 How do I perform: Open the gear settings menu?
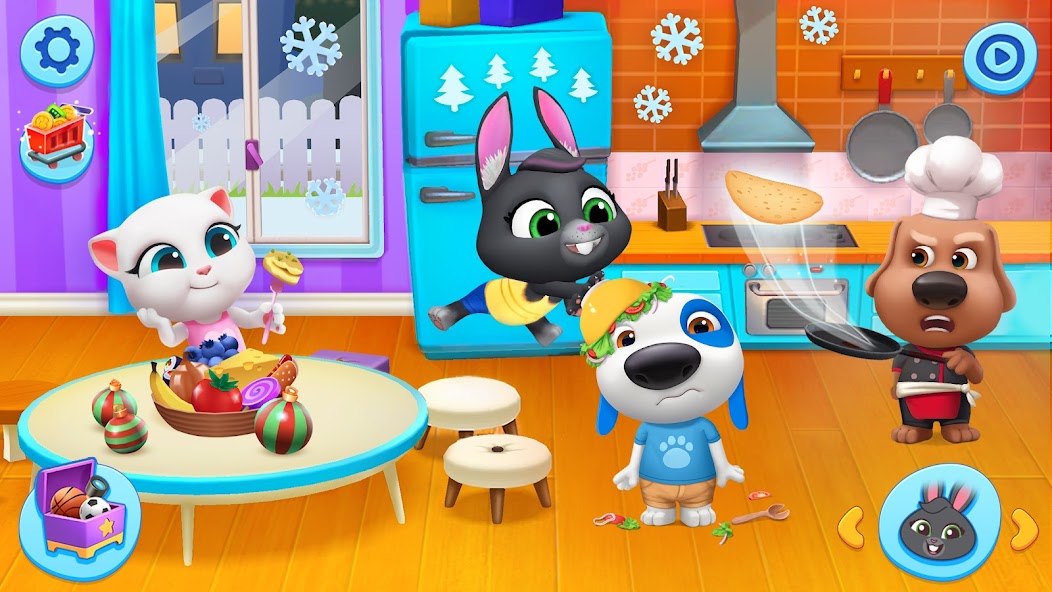(57, 51)
